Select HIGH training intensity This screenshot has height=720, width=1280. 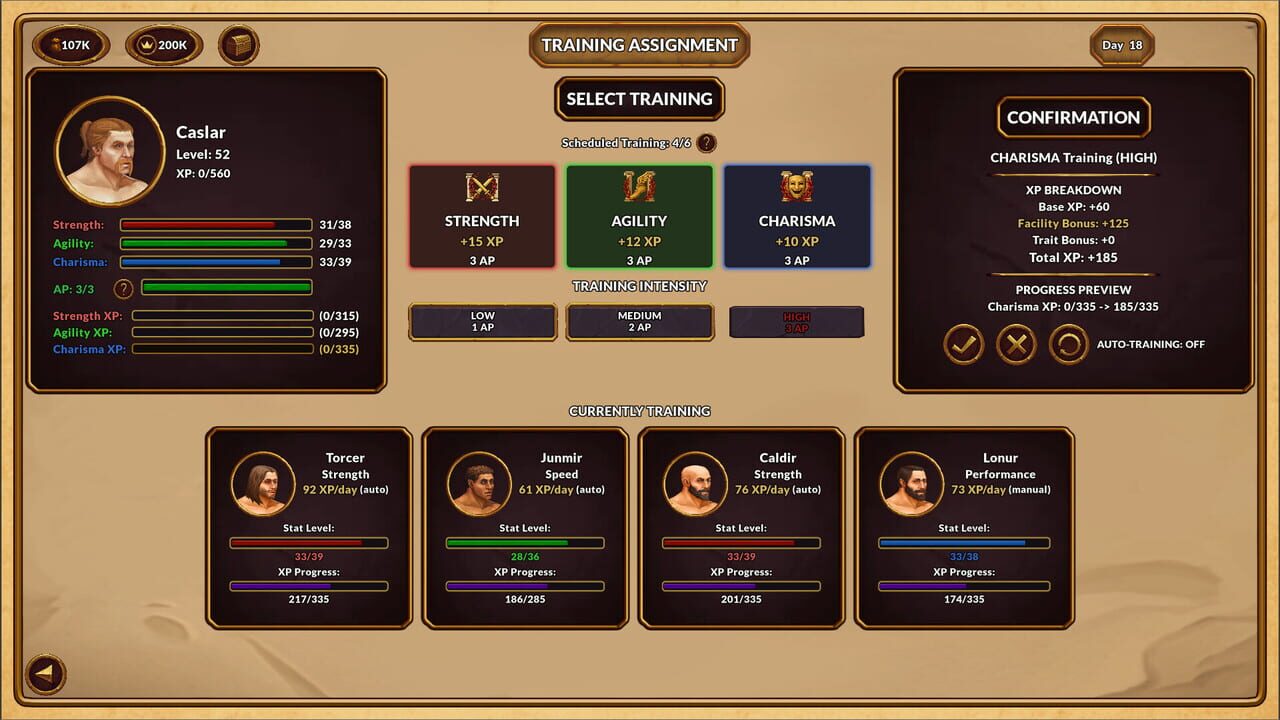pyautogui.click(x=796, y=321)
